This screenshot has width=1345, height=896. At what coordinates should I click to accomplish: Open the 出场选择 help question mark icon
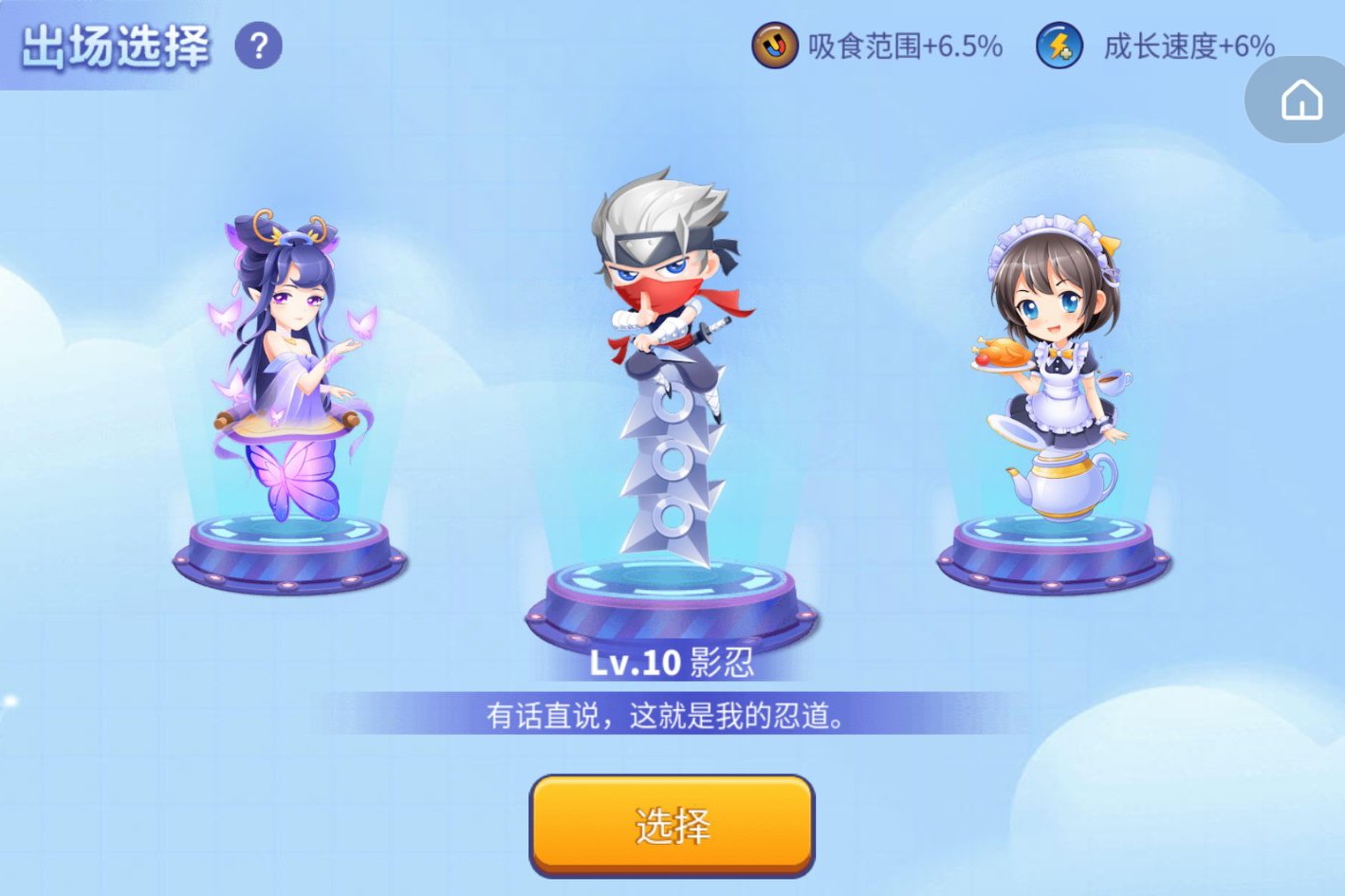coord(256,46)
